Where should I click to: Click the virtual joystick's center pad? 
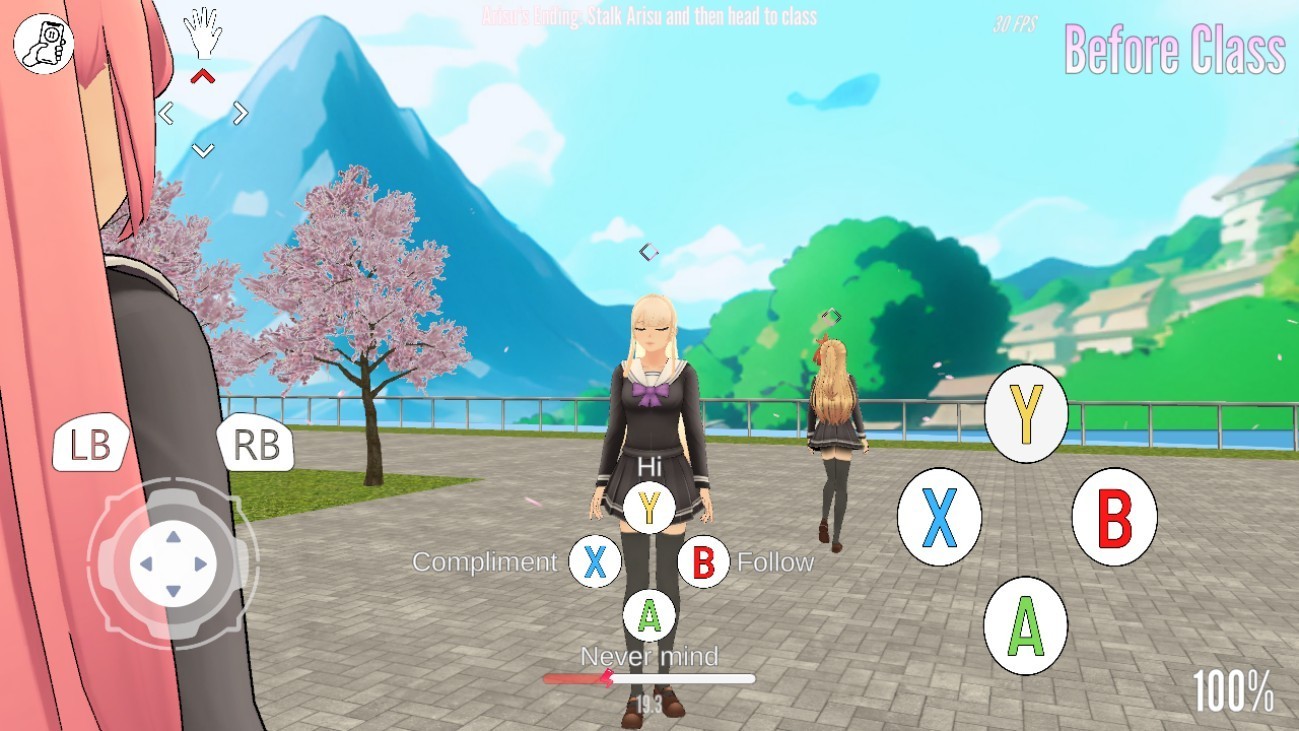click(x=173, y=564)
